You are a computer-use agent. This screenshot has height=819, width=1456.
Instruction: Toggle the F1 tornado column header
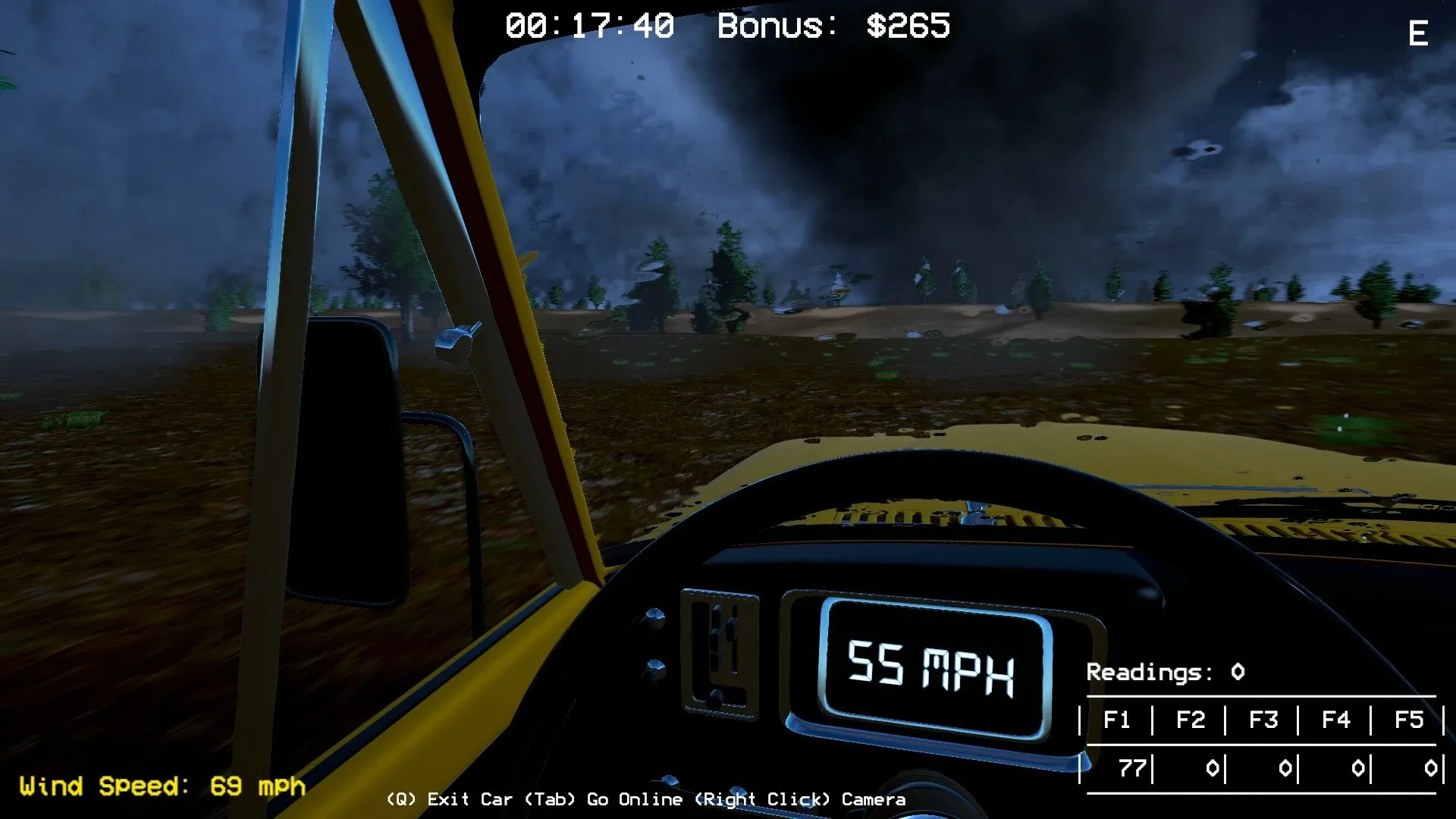(1119, 720)
